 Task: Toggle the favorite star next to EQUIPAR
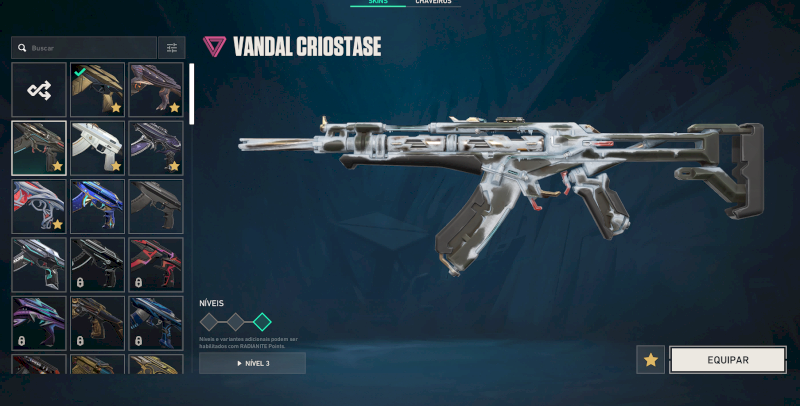pyautogui.click(x=651, y=360)
